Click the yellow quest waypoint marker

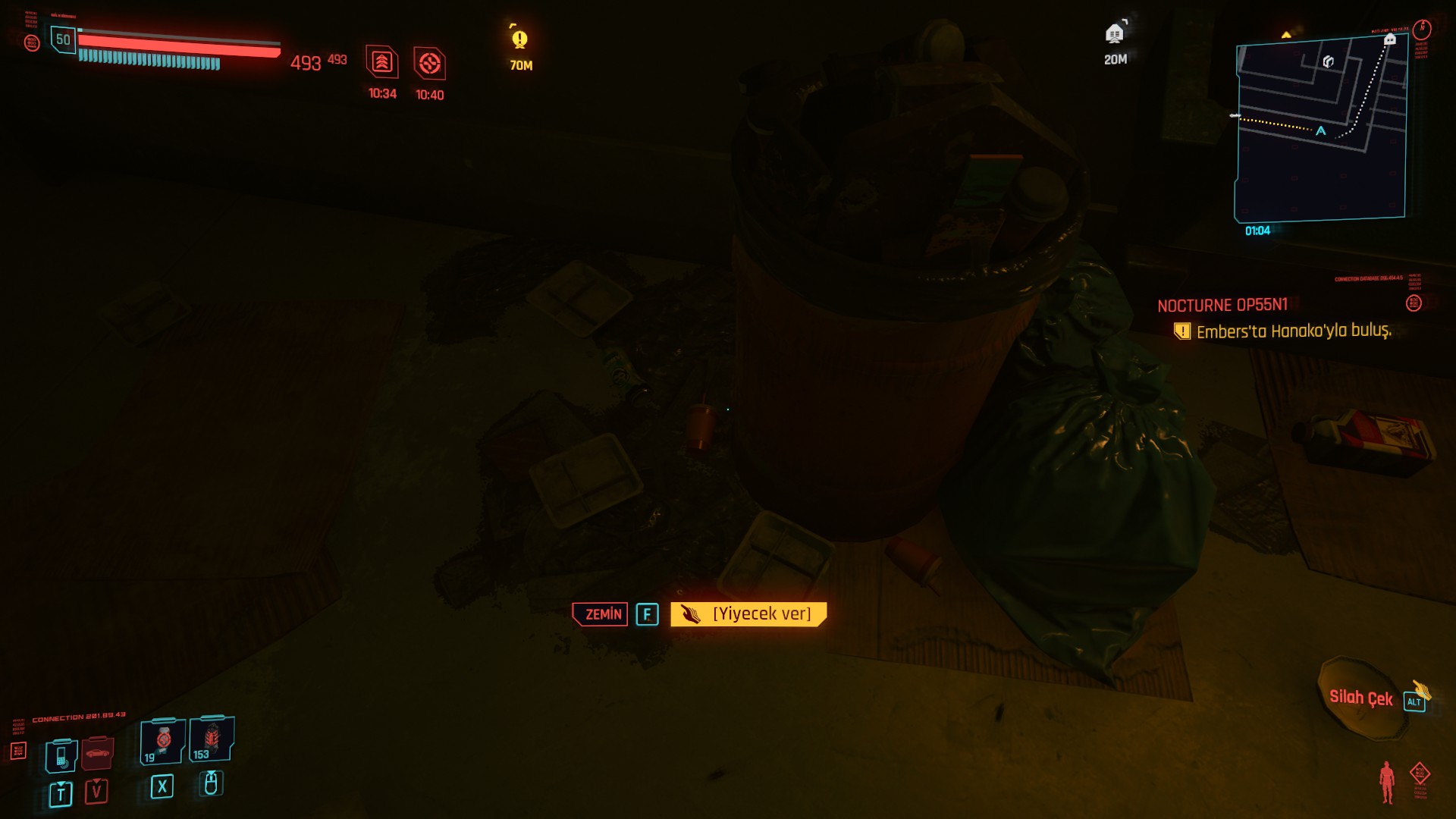pos(519,39)
